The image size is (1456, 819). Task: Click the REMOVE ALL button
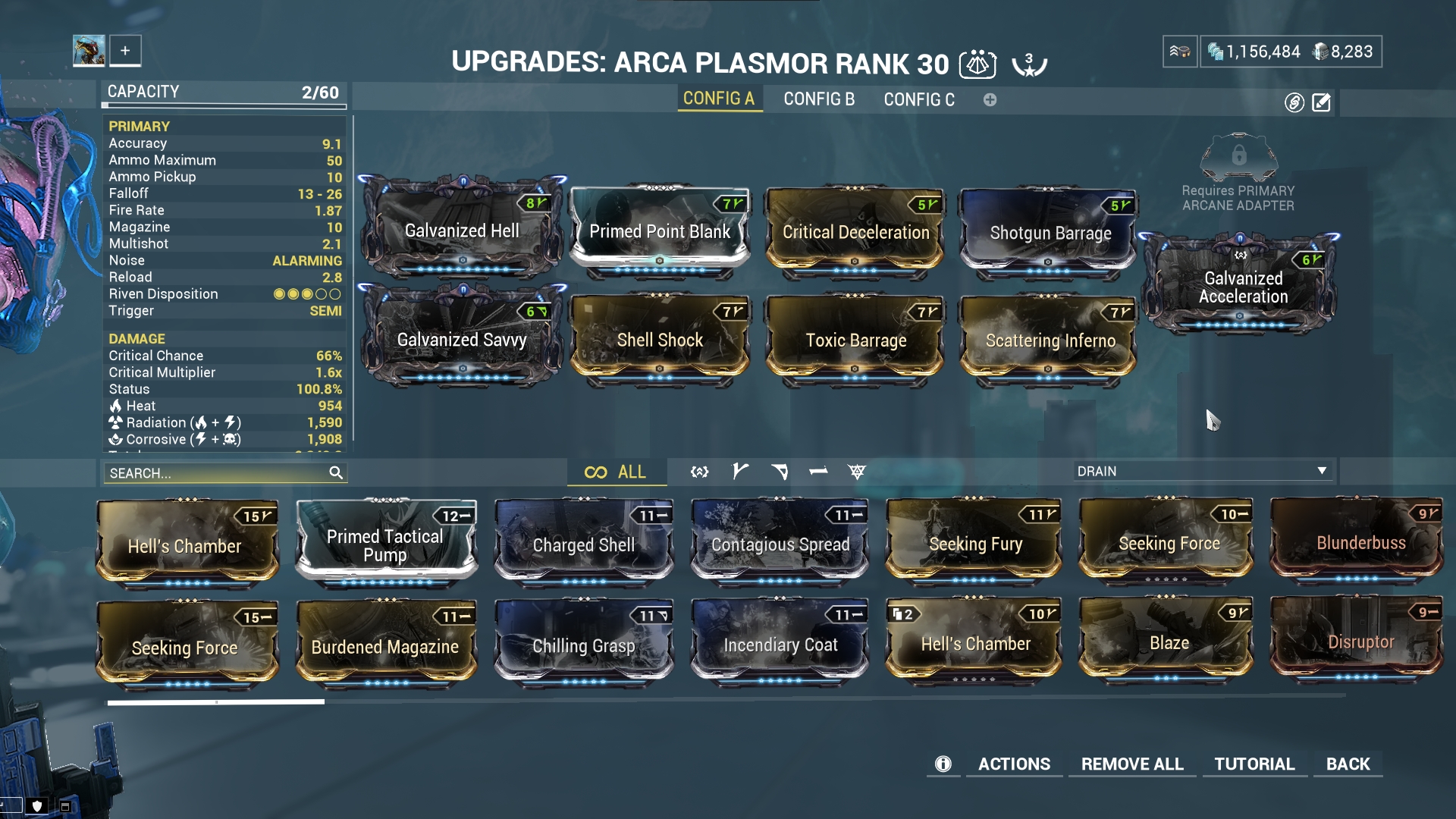tap(1131, 764)
